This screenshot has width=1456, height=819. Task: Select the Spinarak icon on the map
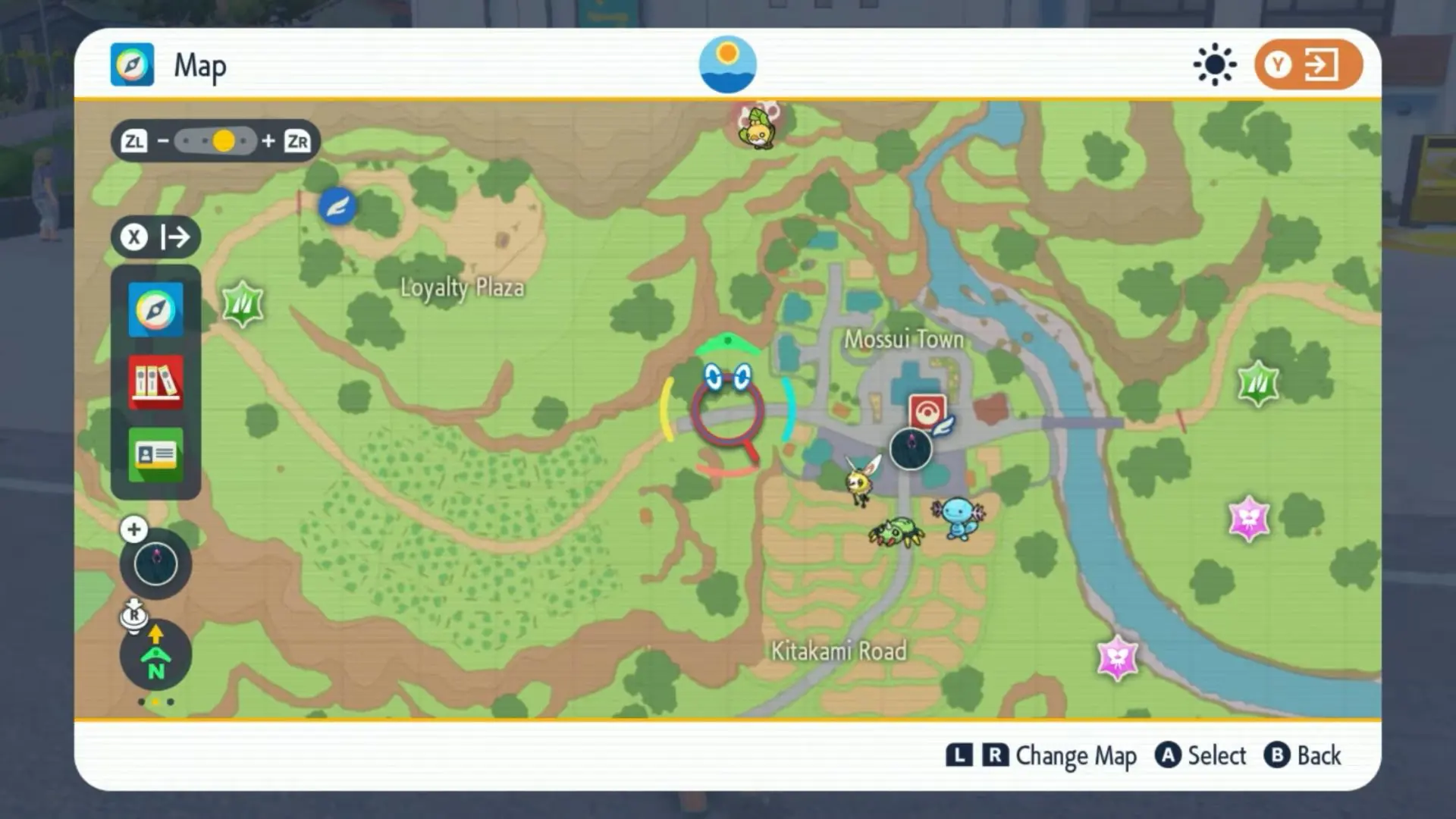point(896,532)
